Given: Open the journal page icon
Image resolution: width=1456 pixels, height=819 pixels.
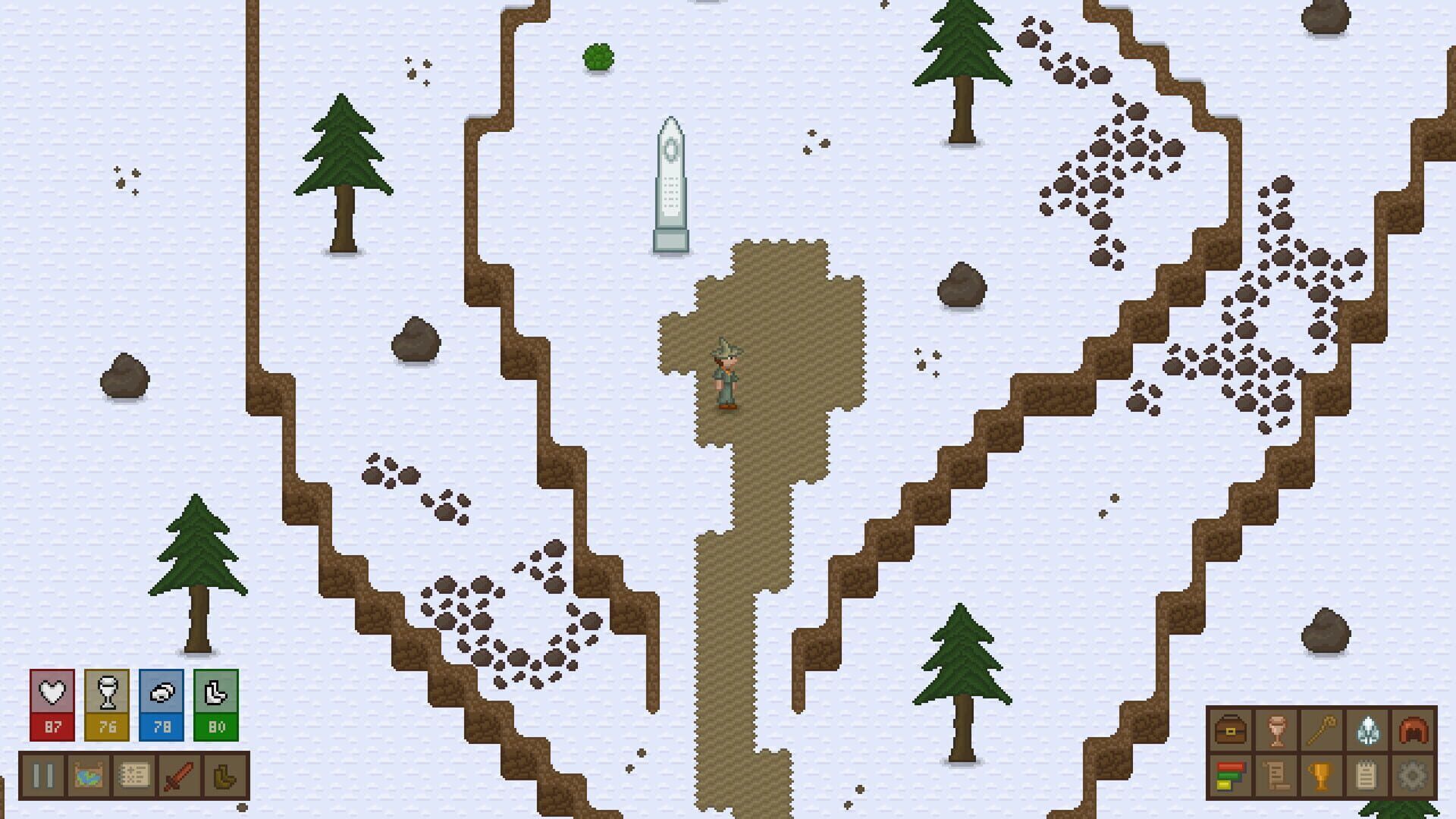Looking at the screenshot, I should point(134,777).
